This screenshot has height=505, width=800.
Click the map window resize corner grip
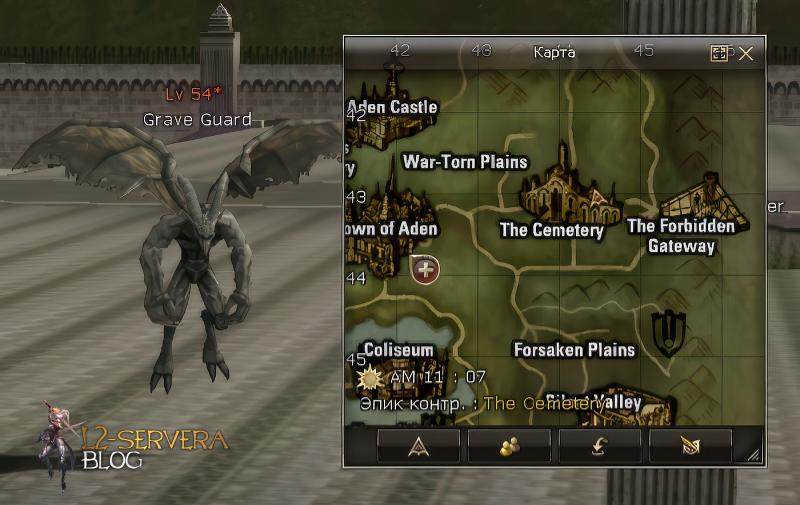pos(753,456)
